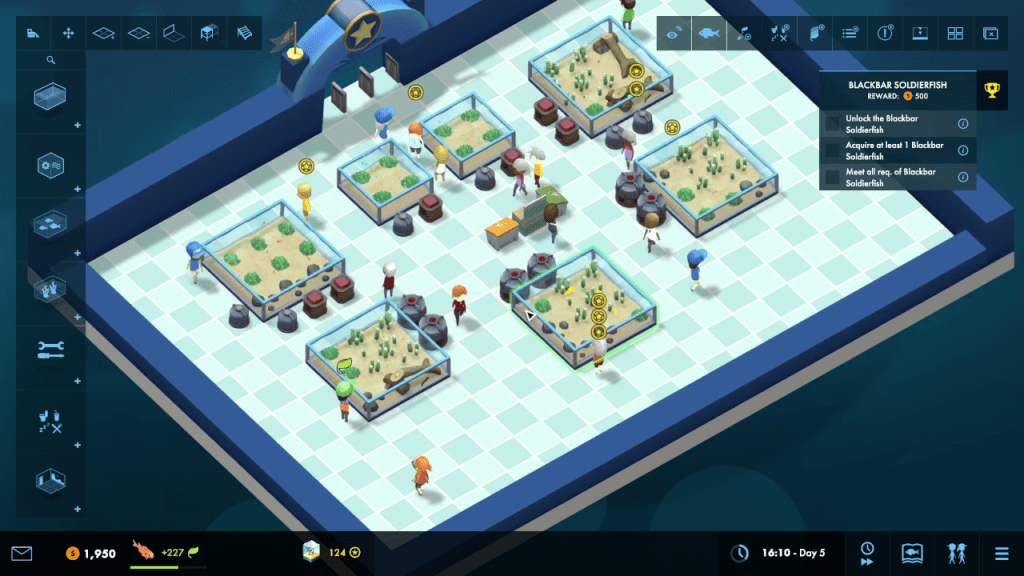
Task: Show info for Unlock the Blackbar Soldierfish
Action: tap(963, 124)
